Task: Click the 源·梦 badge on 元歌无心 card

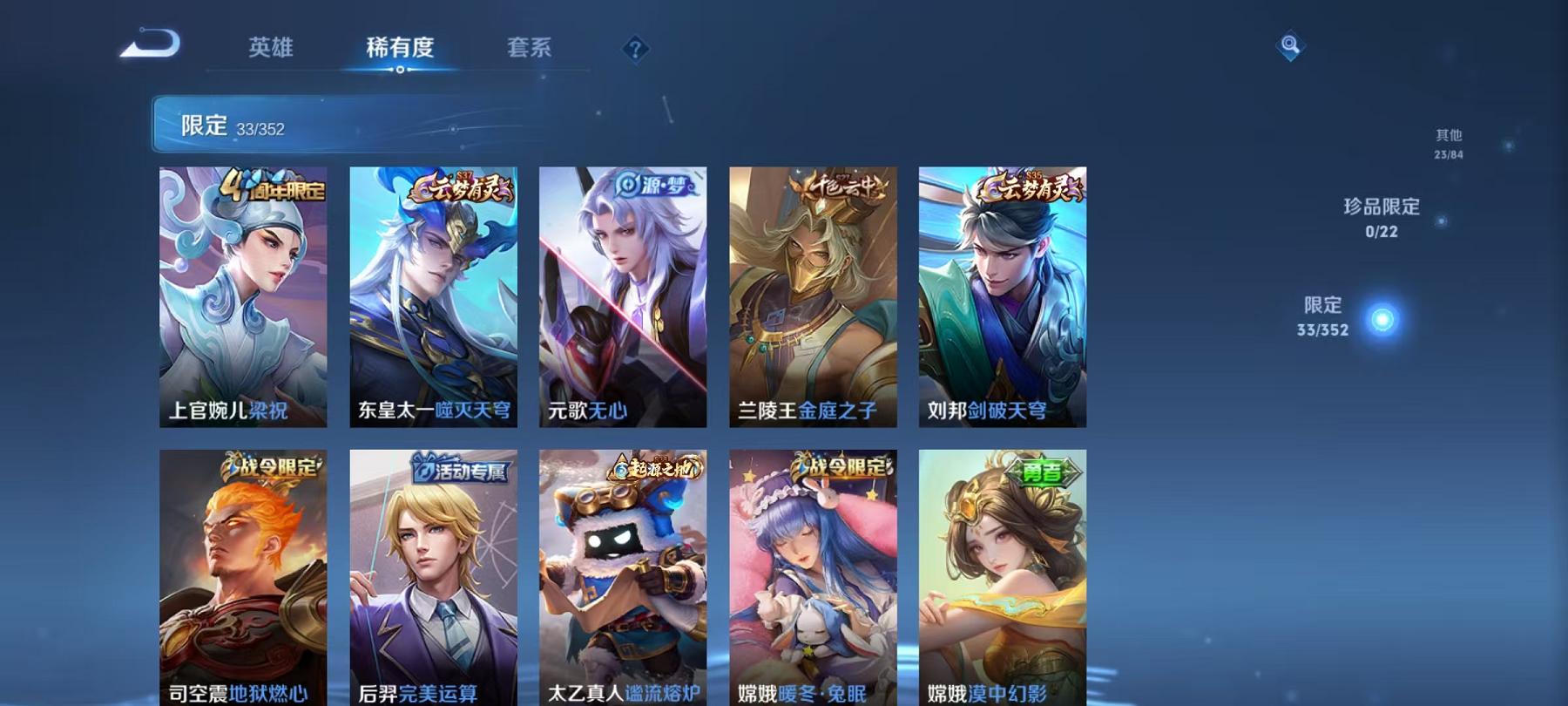Action: click(x=652, y=187)
